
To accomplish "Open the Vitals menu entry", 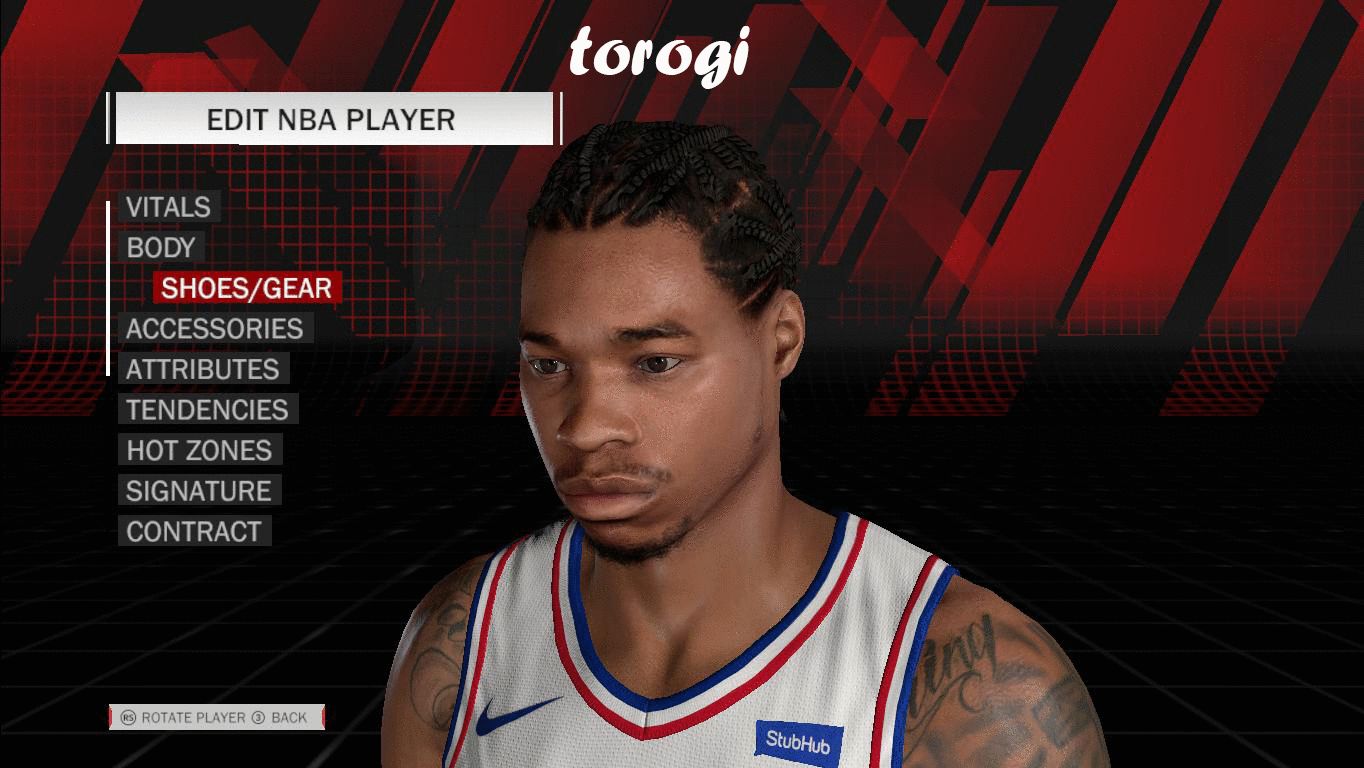I will pos(168,207).
